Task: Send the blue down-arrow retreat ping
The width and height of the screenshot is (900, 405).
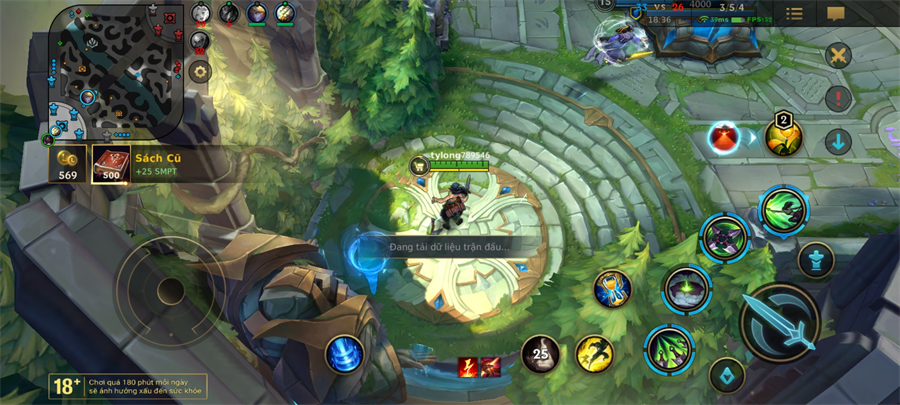Action: click(x=838, y=141)
